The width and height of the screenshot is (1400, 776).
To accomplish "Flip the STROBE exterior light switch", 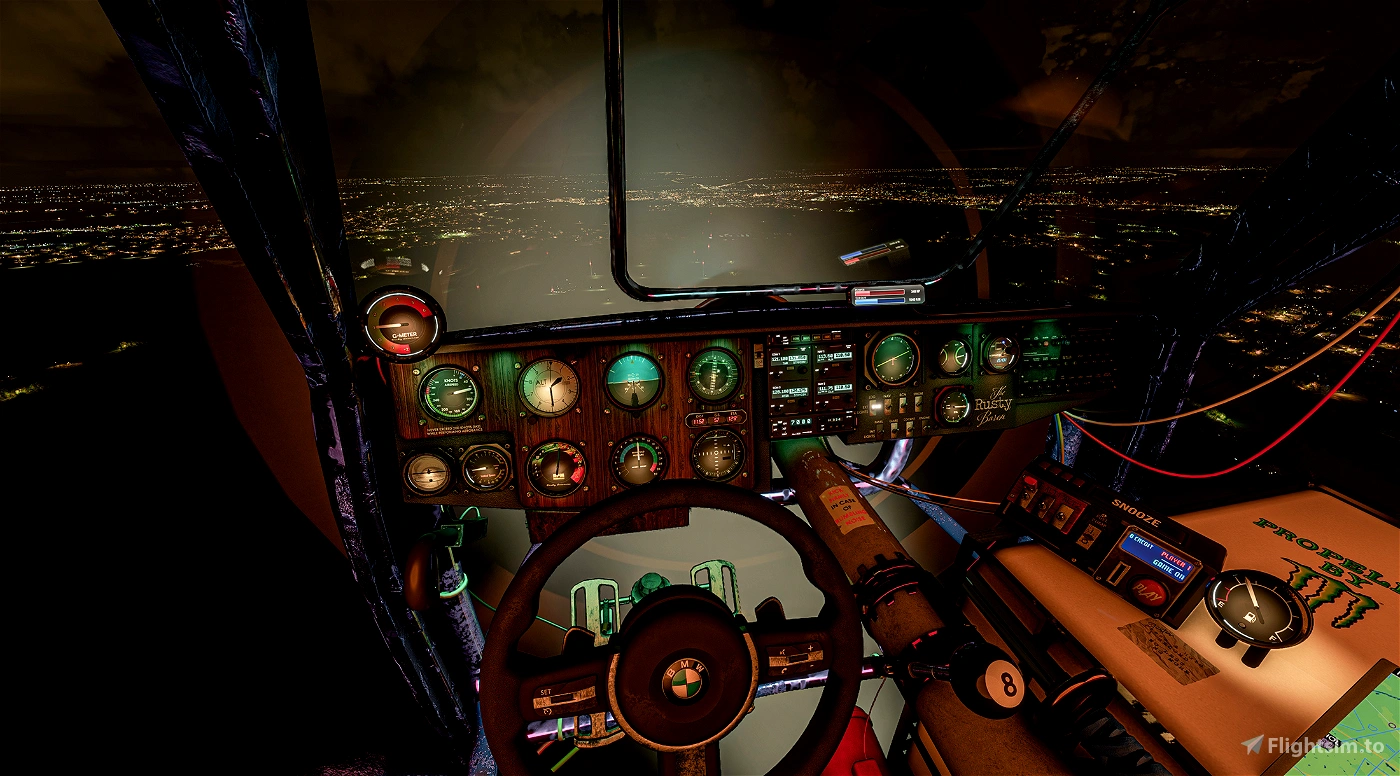I will (x=918, y=405).
